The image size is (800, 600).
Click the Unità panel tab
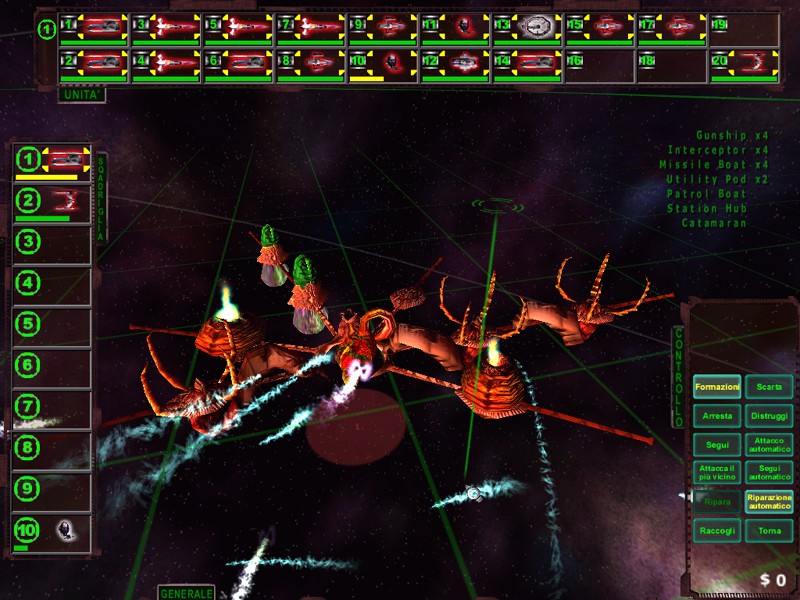[81, 96]
